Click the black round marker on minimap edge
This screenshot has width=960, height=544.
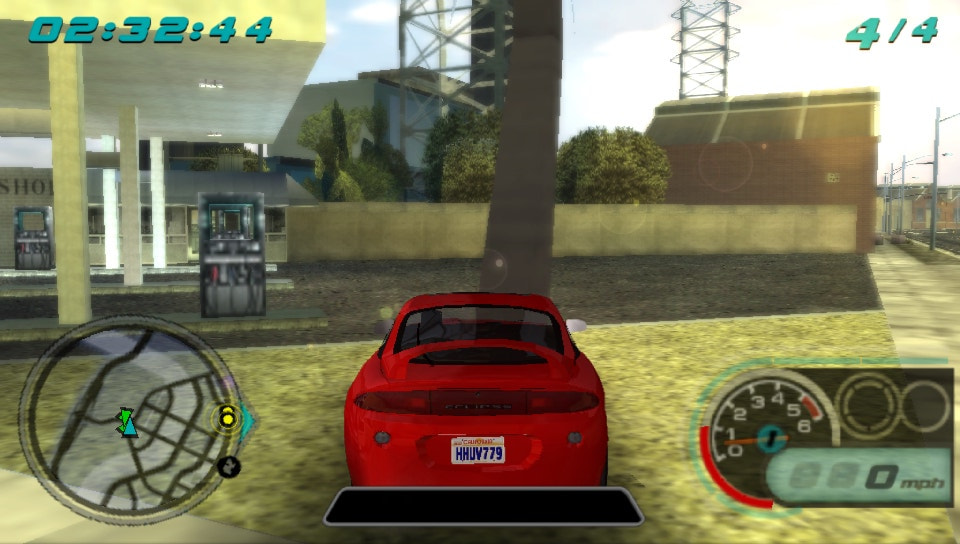(228, 466)
